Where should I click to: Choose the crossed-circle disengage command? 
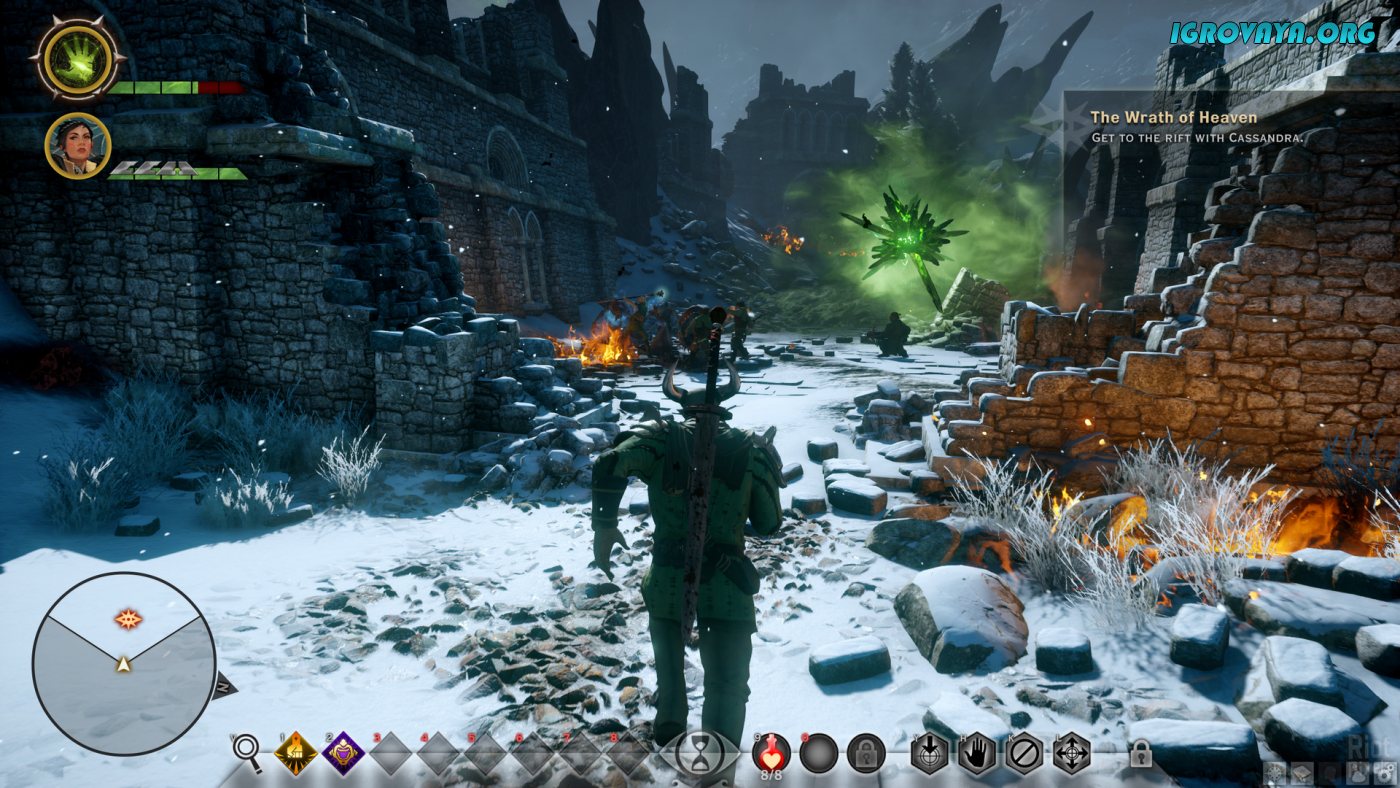[1024, 753]
